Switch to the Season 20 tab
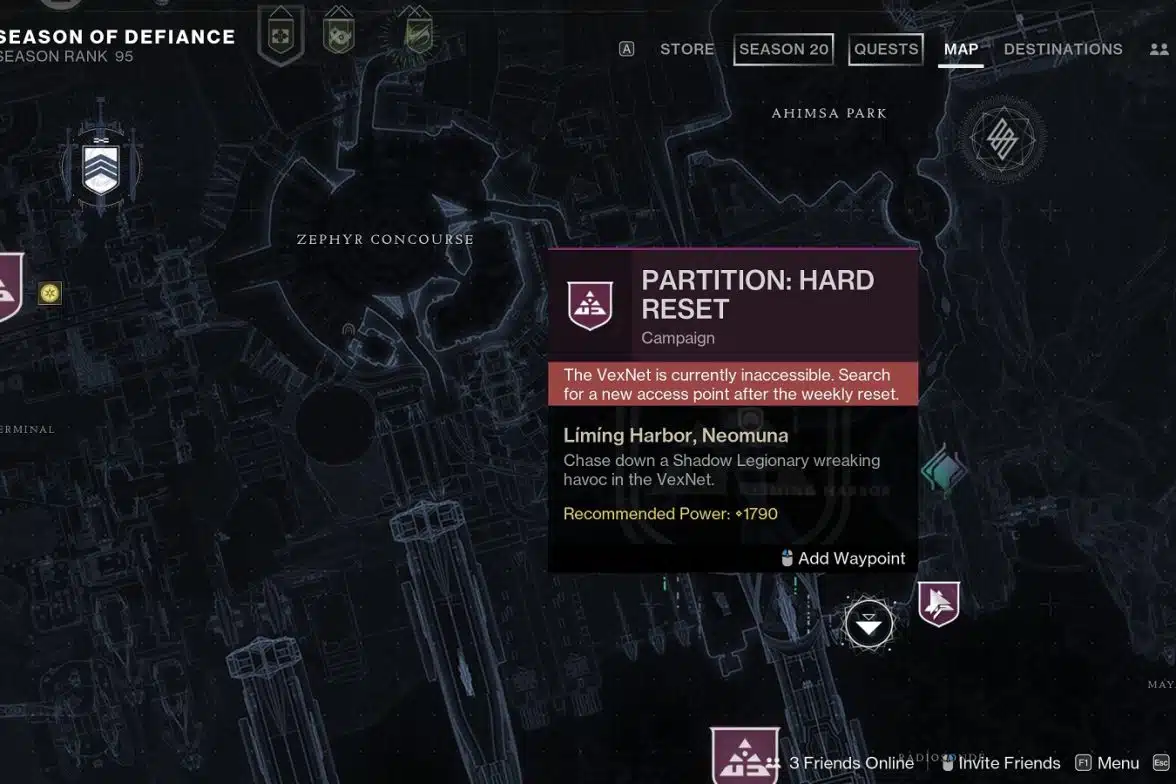Viewport: 1176px width, 784px height. click(x=783, y=49)
